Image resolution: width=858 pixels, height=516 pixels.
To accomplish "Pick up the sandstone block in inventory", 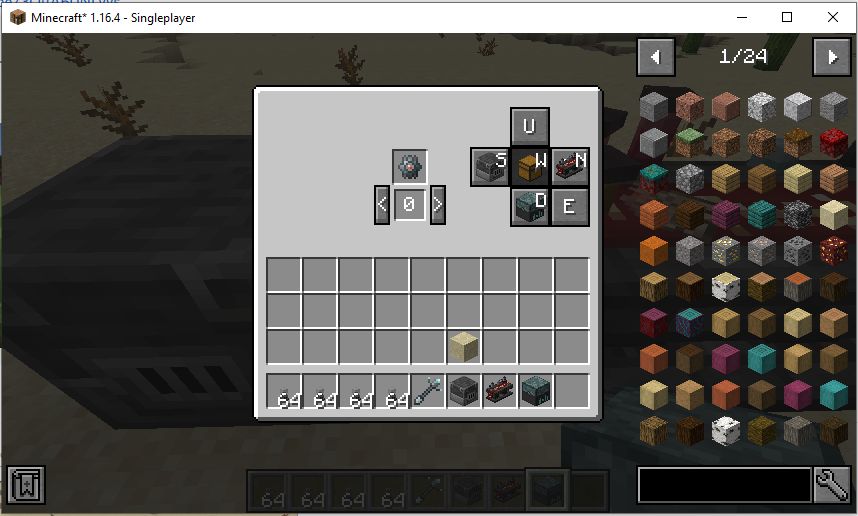I will point(464,347).
